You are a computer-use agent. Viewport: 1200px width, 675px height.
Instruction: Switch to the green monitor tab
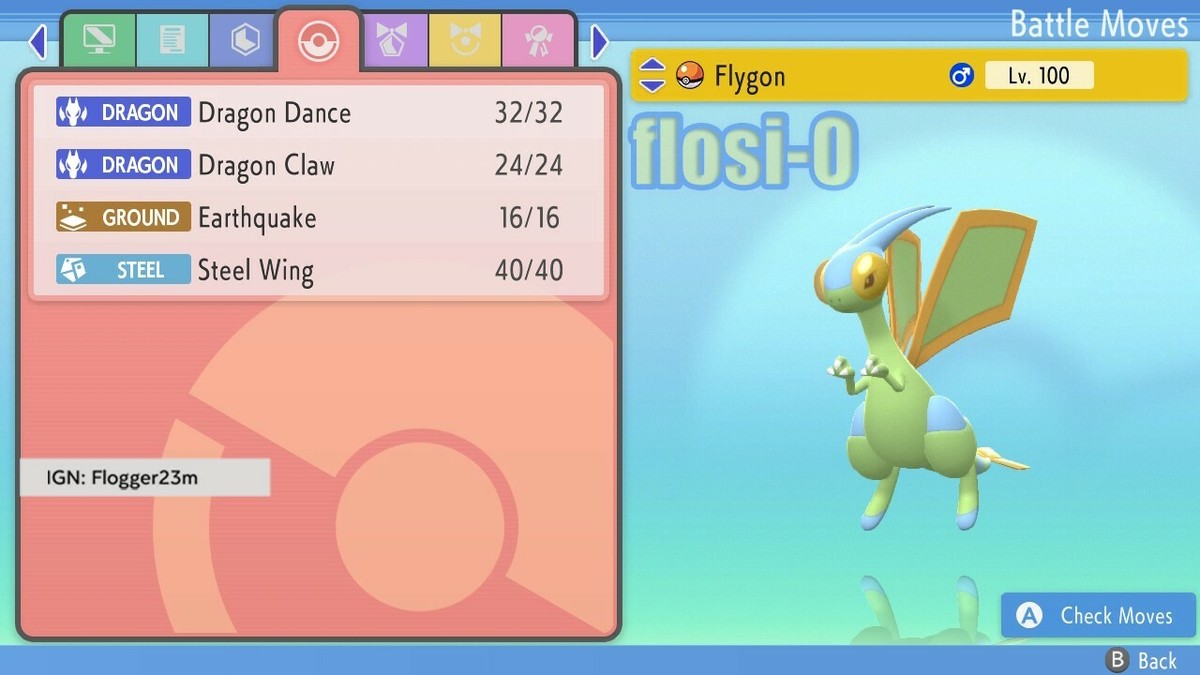(x=99, y=41)
